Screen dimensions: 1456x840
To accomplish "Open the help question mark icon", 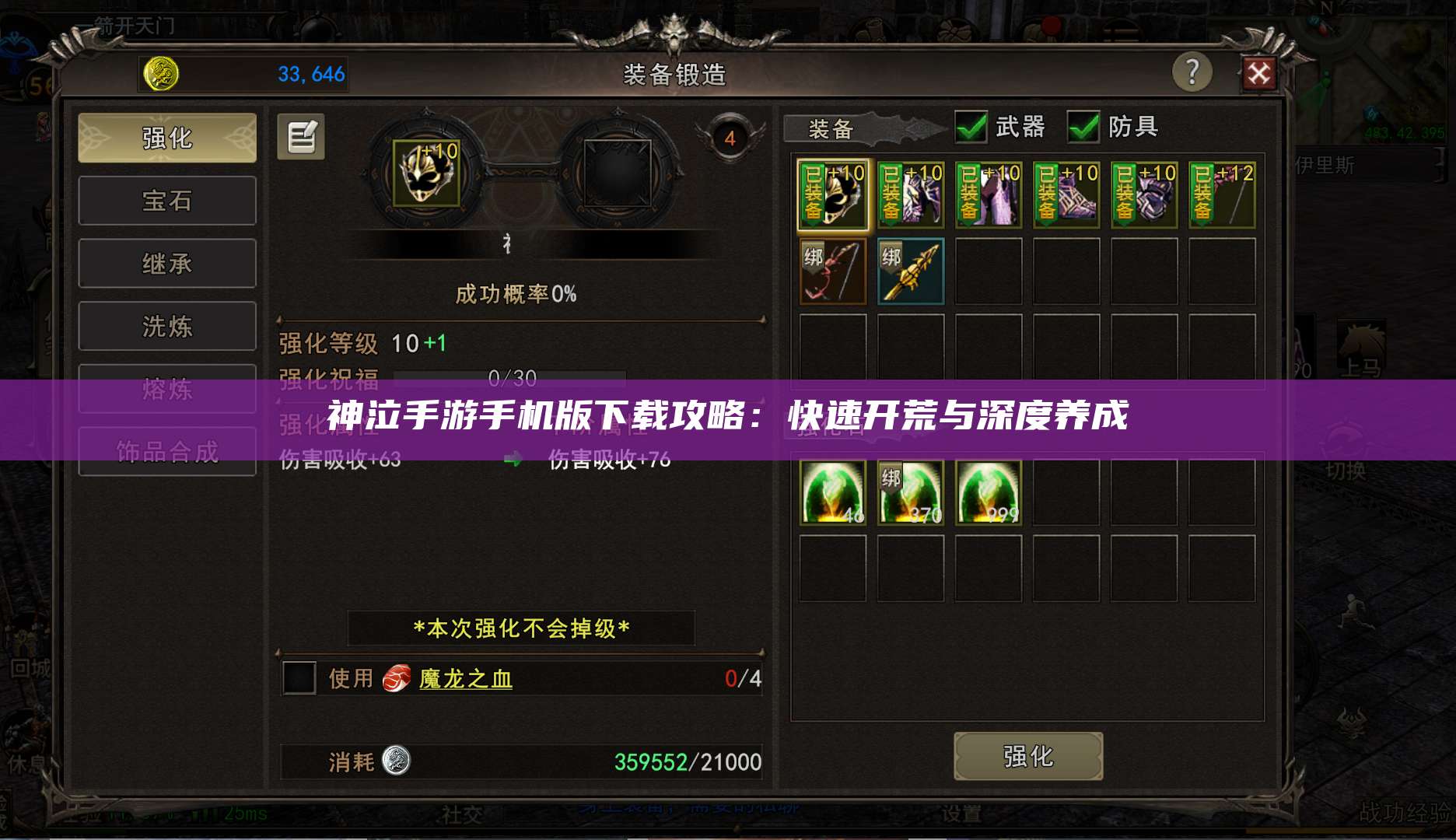I will pyautogui.click(x=1192, y=70).
